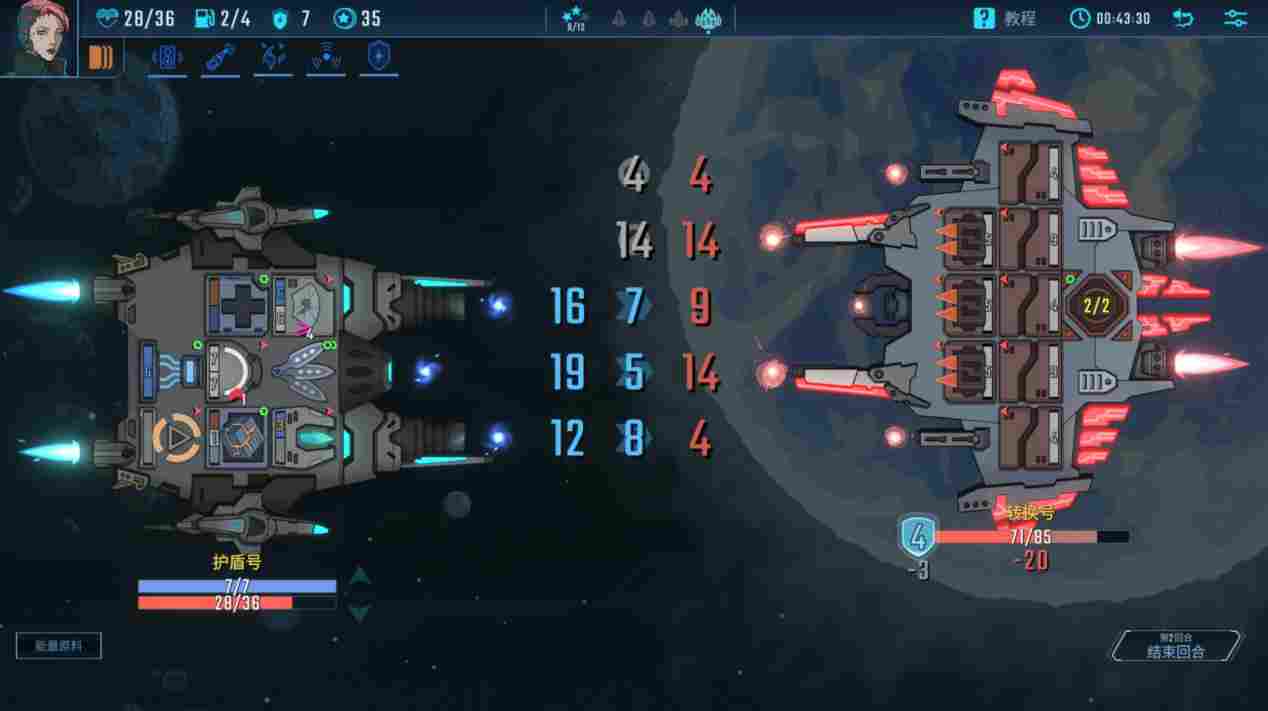
Task: Move ship down with the down arrow
Action: pyautogui.click(x=360, y=611)
